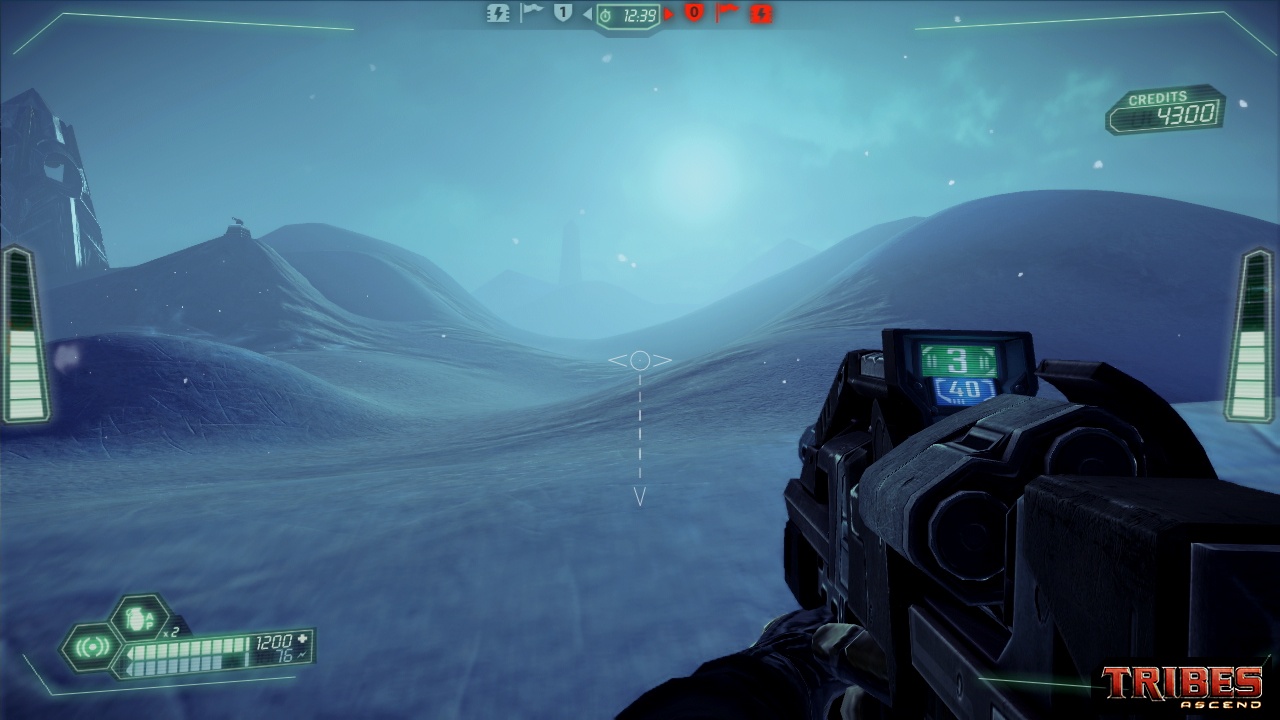Click the blue shield showing score 1
The width and height of the screenshot is (1280, 720).
click(562, 13)
